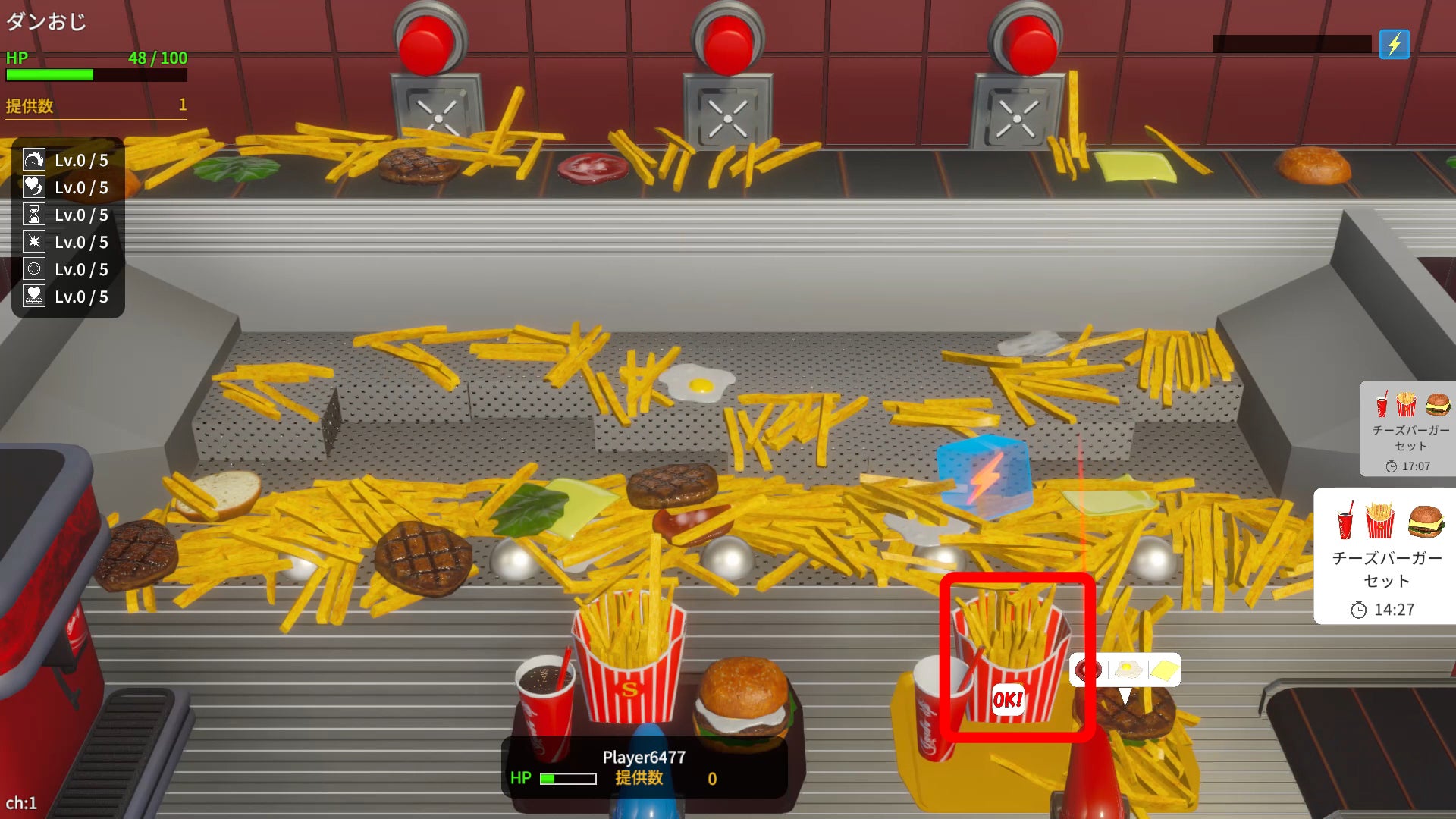Select the flaming speedometer skill icon
This screenshot has width=1456, height=819.
click(x=34, y=160)
